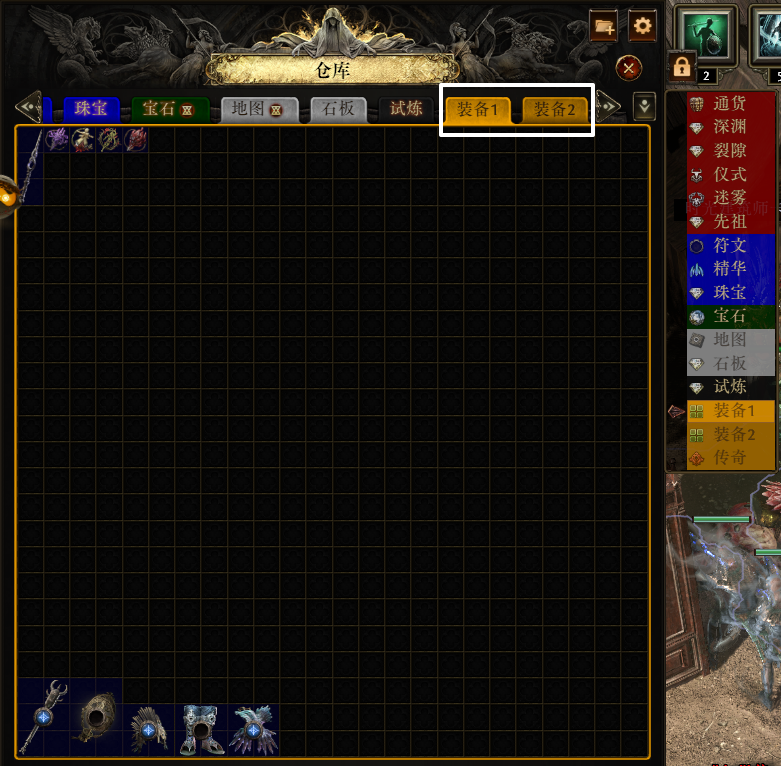Switch to the green 宝石 tab in the tab bar
Screen dimensions: 781x766
pyautogui.click(x=169, y=109)
